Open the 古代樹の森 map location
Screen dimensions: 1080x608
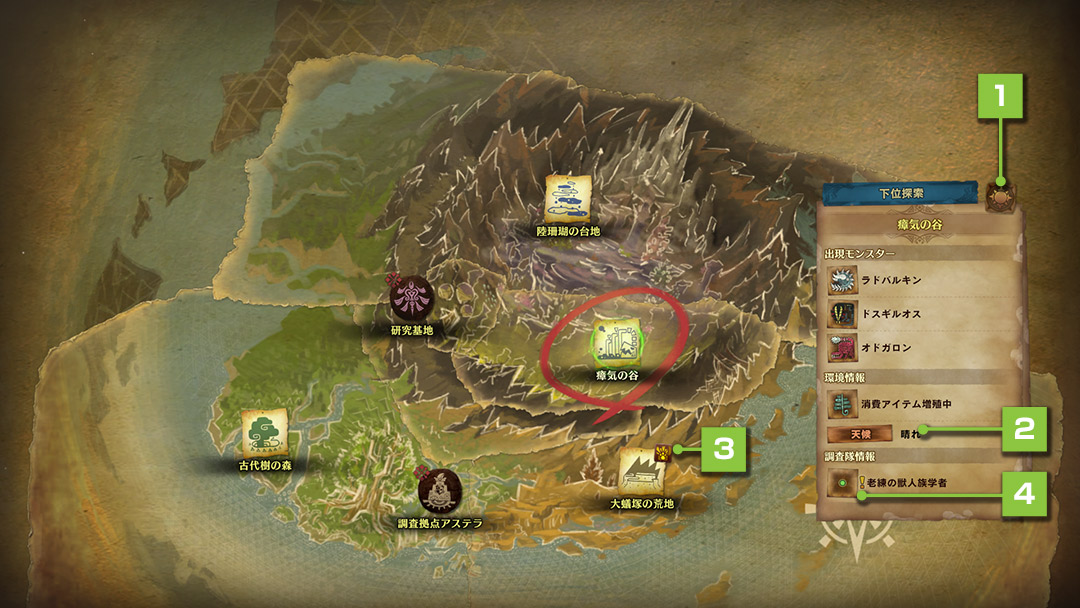(x=265, y=433)
